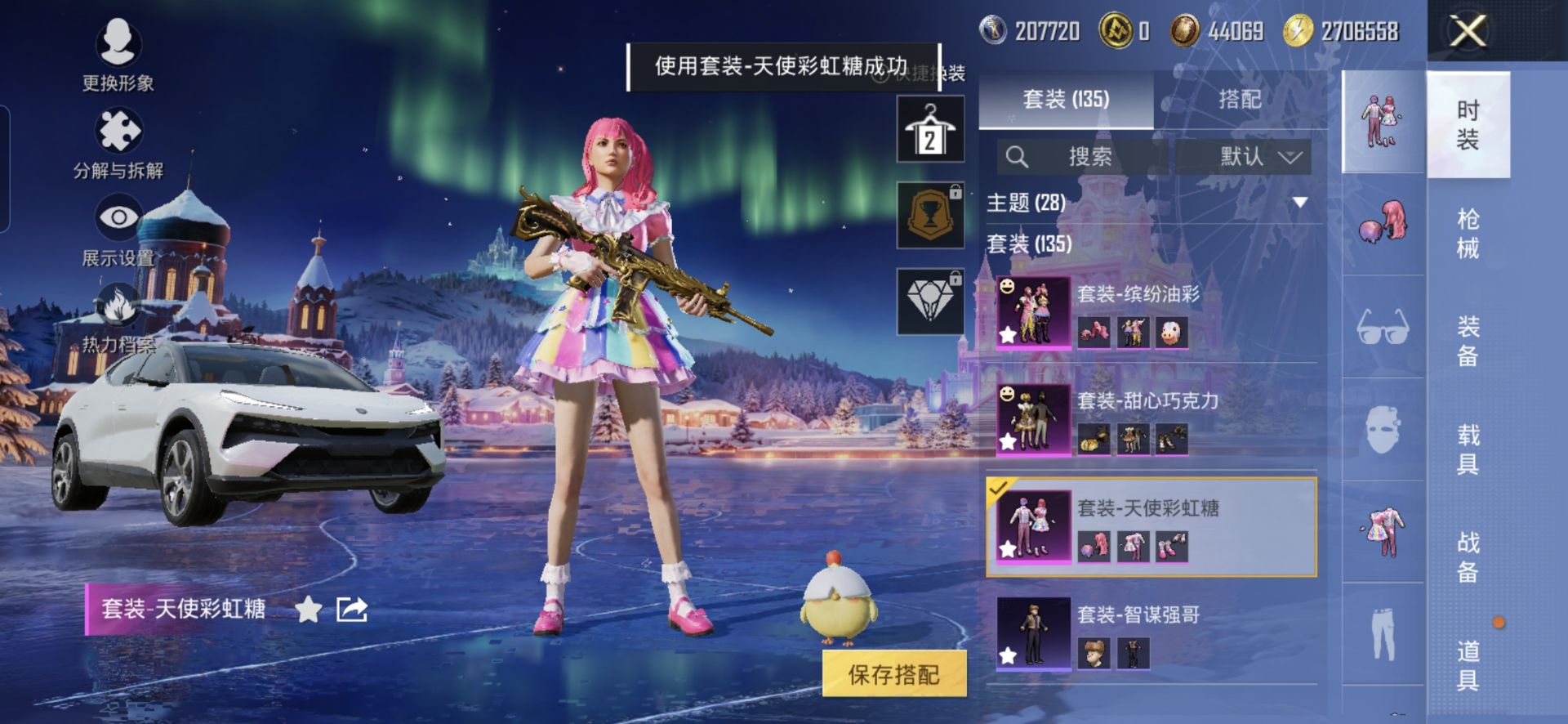Open the 枪械 firearms category
The height and width of the screenshot is (724, 1568).
[1468, 233]
